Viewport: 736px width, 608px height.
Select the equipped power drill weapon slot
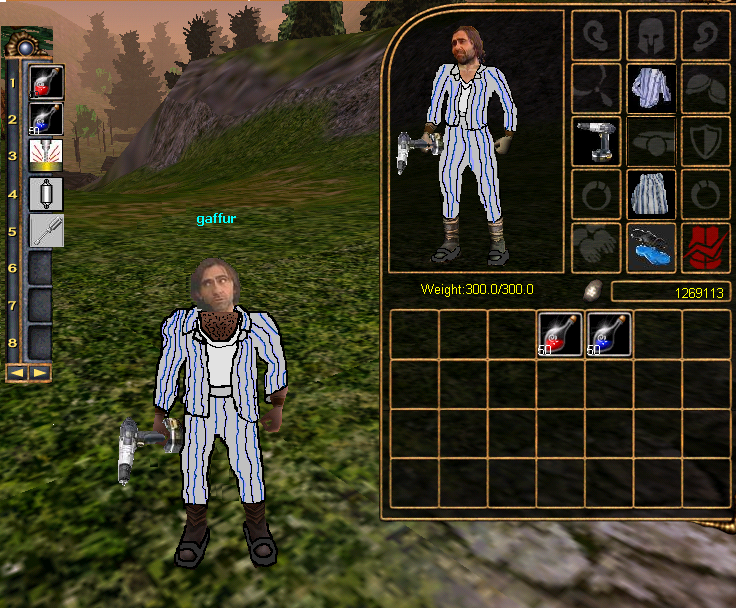(597, 141)
